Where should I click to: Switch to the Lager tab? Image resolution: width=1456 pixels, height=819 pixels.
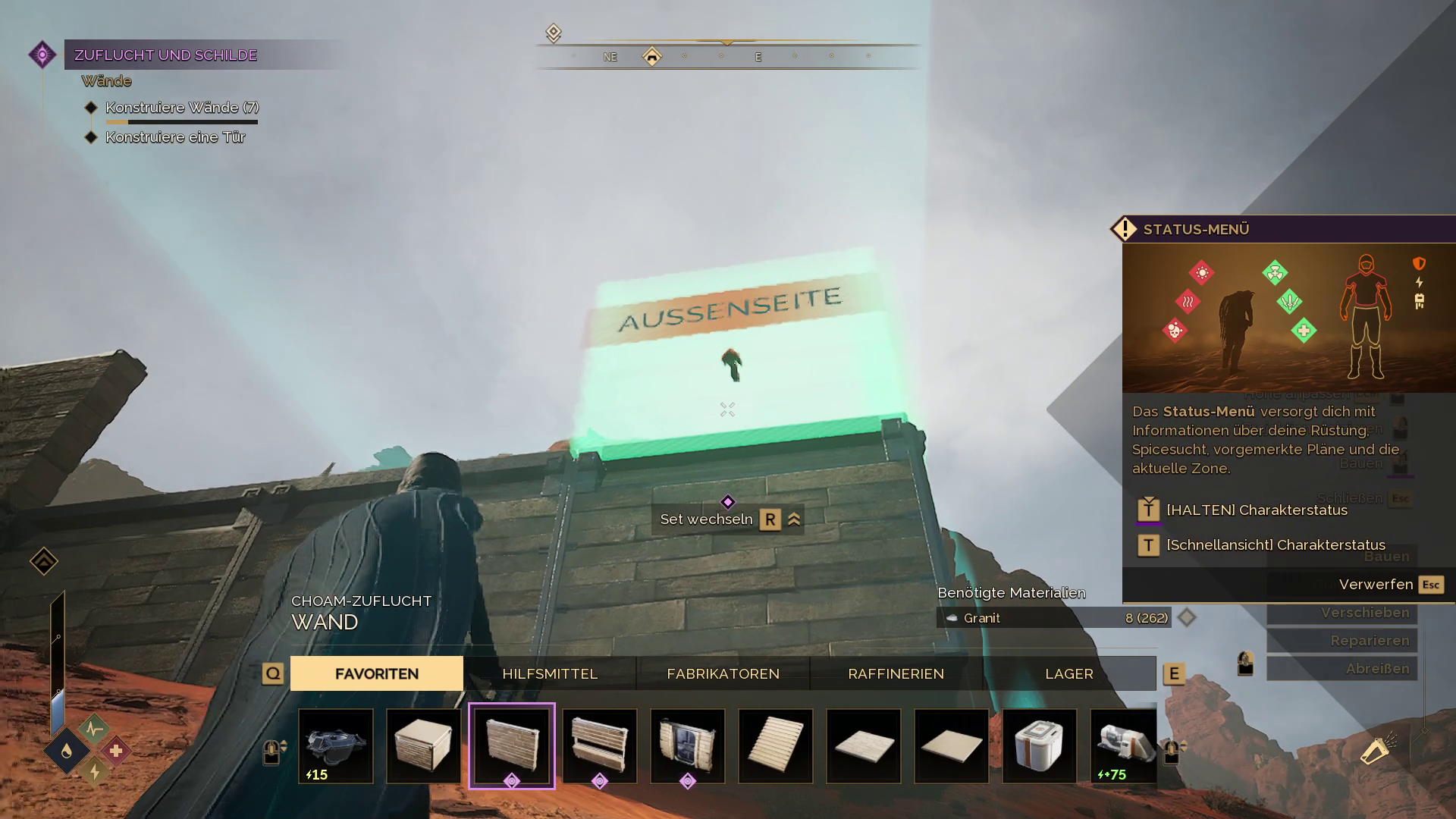tap(1068, 673)
